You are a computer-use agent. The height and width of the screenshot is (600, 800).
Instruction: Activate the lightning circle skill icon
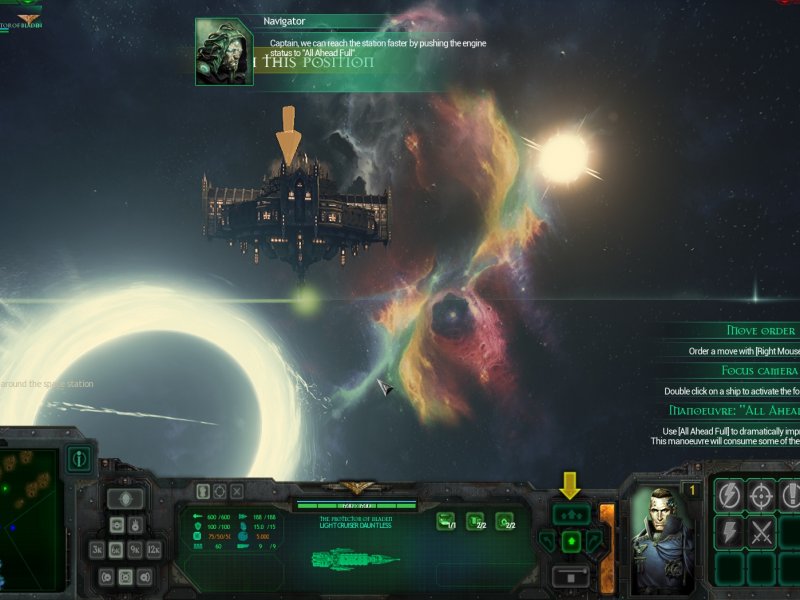point(729,495)
